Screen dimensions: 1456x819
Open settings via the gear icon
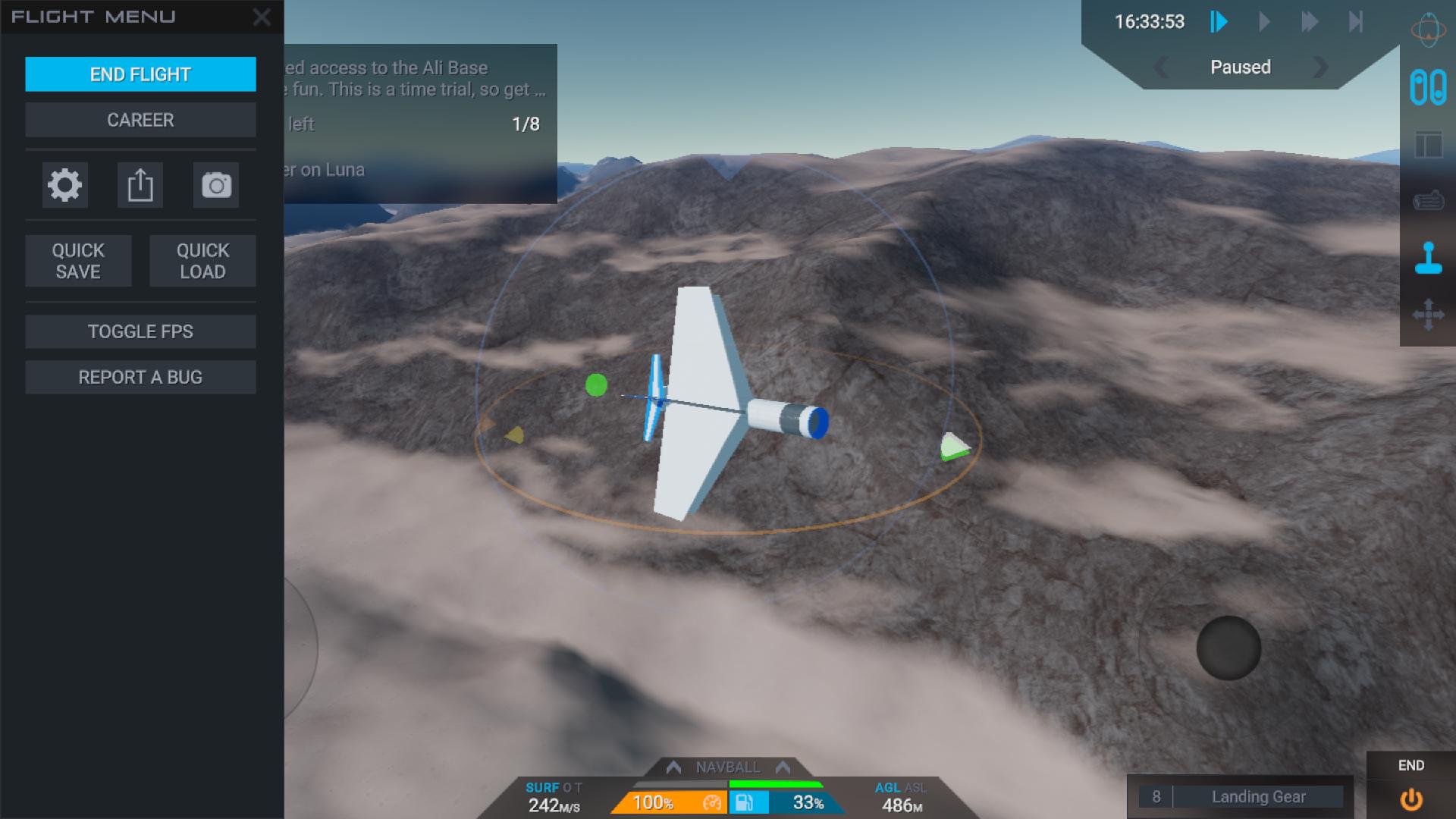click(x=64, y=185)
